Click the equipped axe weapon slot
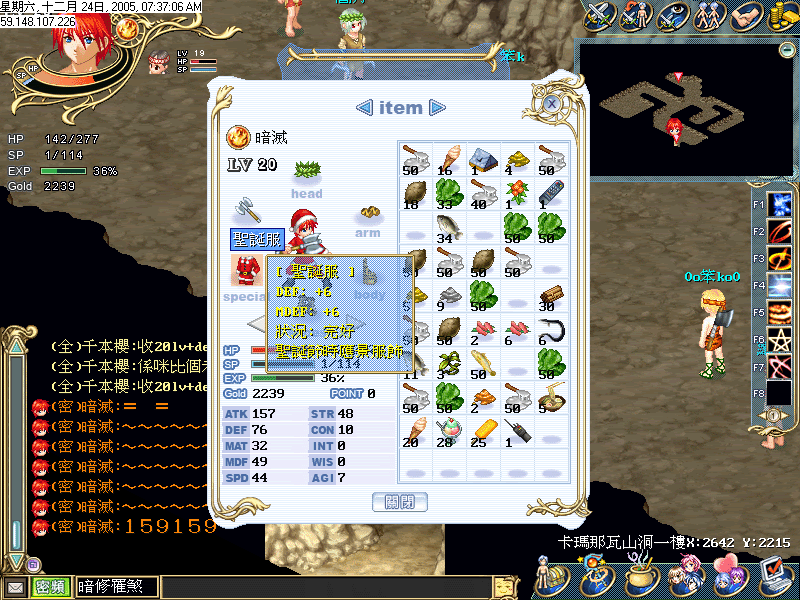Viewport: 800px width, 600px height. point(247,212)
